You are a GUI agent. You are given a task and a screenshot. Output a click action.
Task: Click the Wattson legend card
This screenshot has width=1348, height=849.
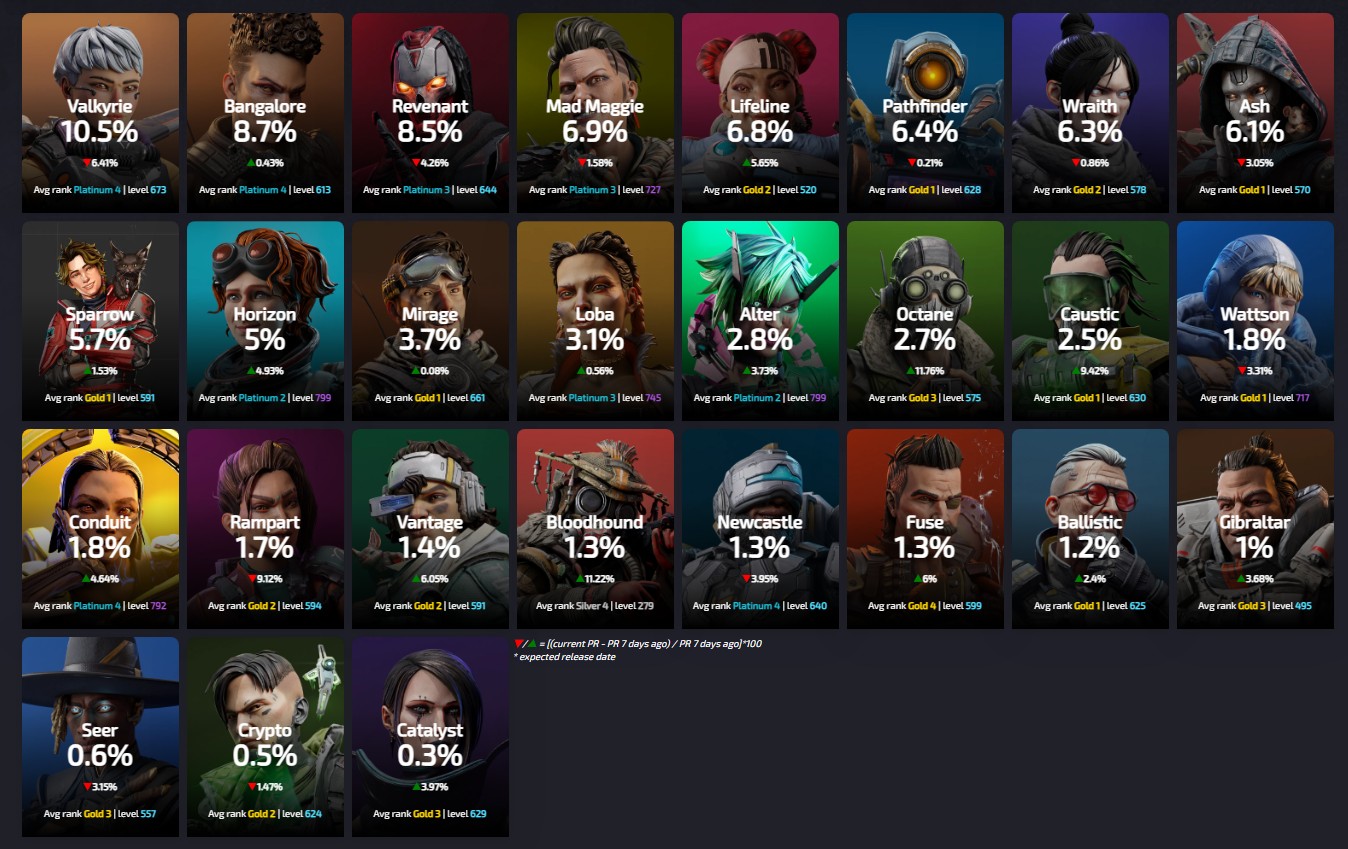pos(1255,321)
